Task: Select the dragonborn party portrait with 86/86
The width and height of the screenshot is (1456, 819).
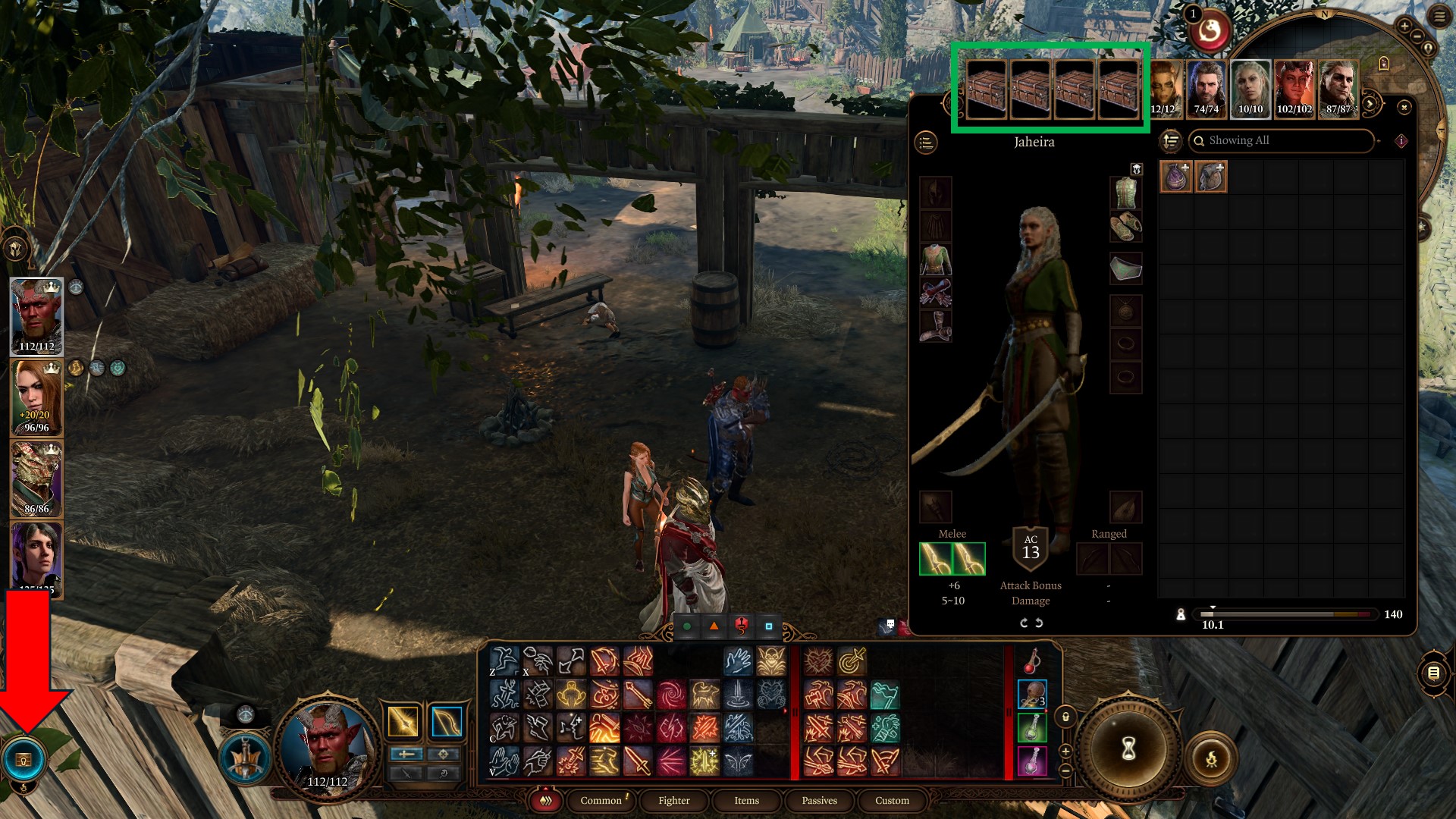Action: (x=36, y=479)
